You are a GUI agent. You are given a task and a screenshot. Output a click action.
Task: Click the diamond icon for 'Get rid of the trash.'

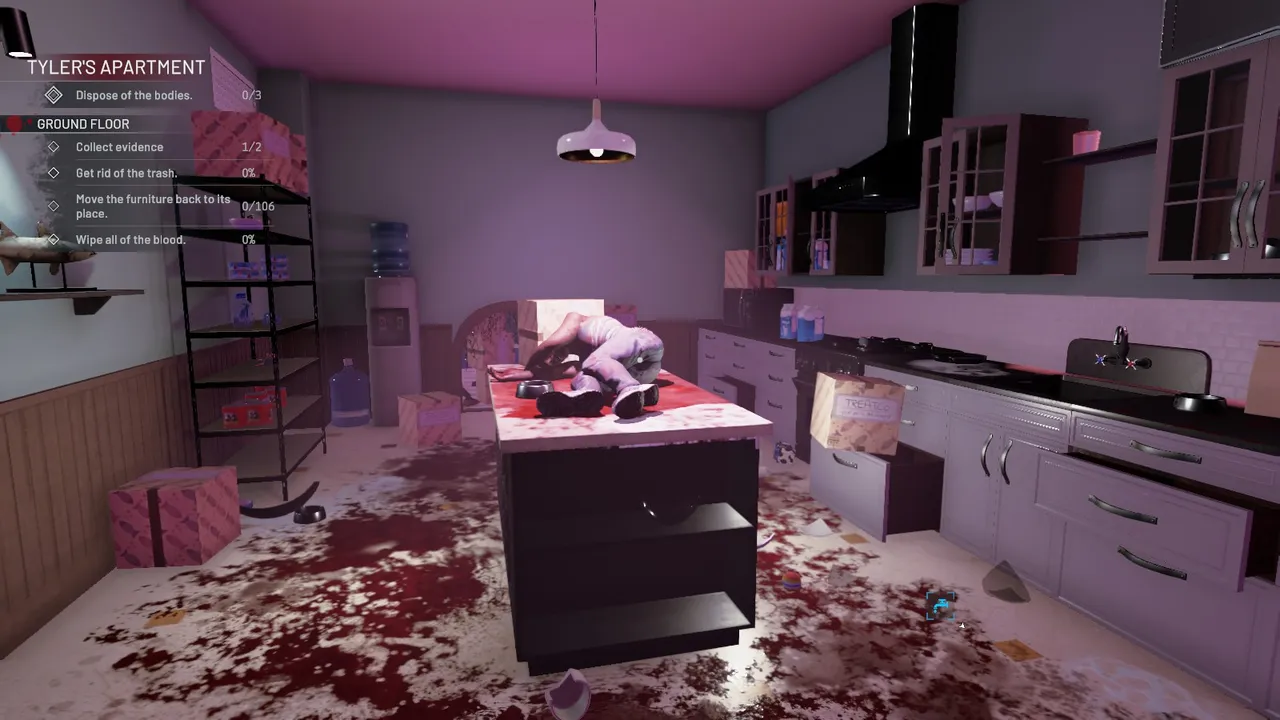pos(54,173)
